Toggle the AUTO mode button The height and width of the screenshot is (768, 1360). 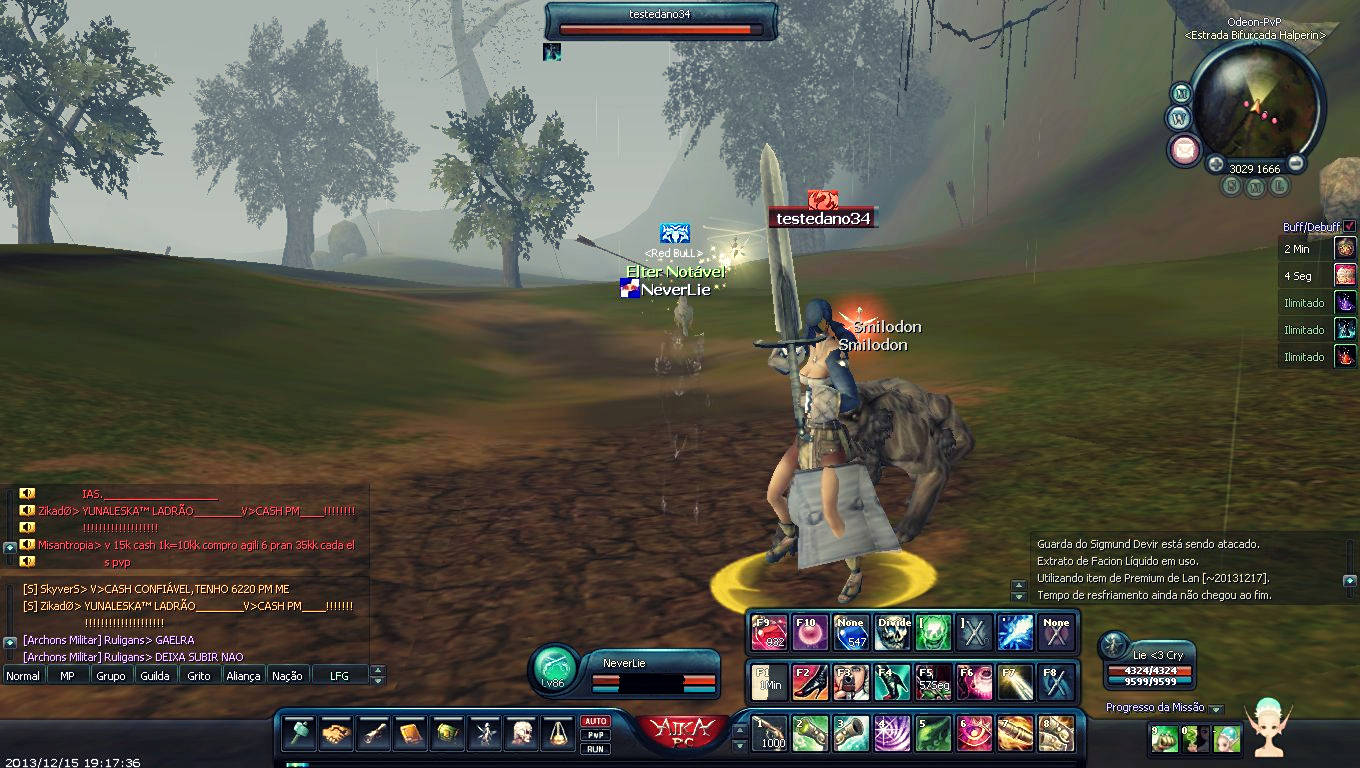pyautogui.click(x=596, y=721)
